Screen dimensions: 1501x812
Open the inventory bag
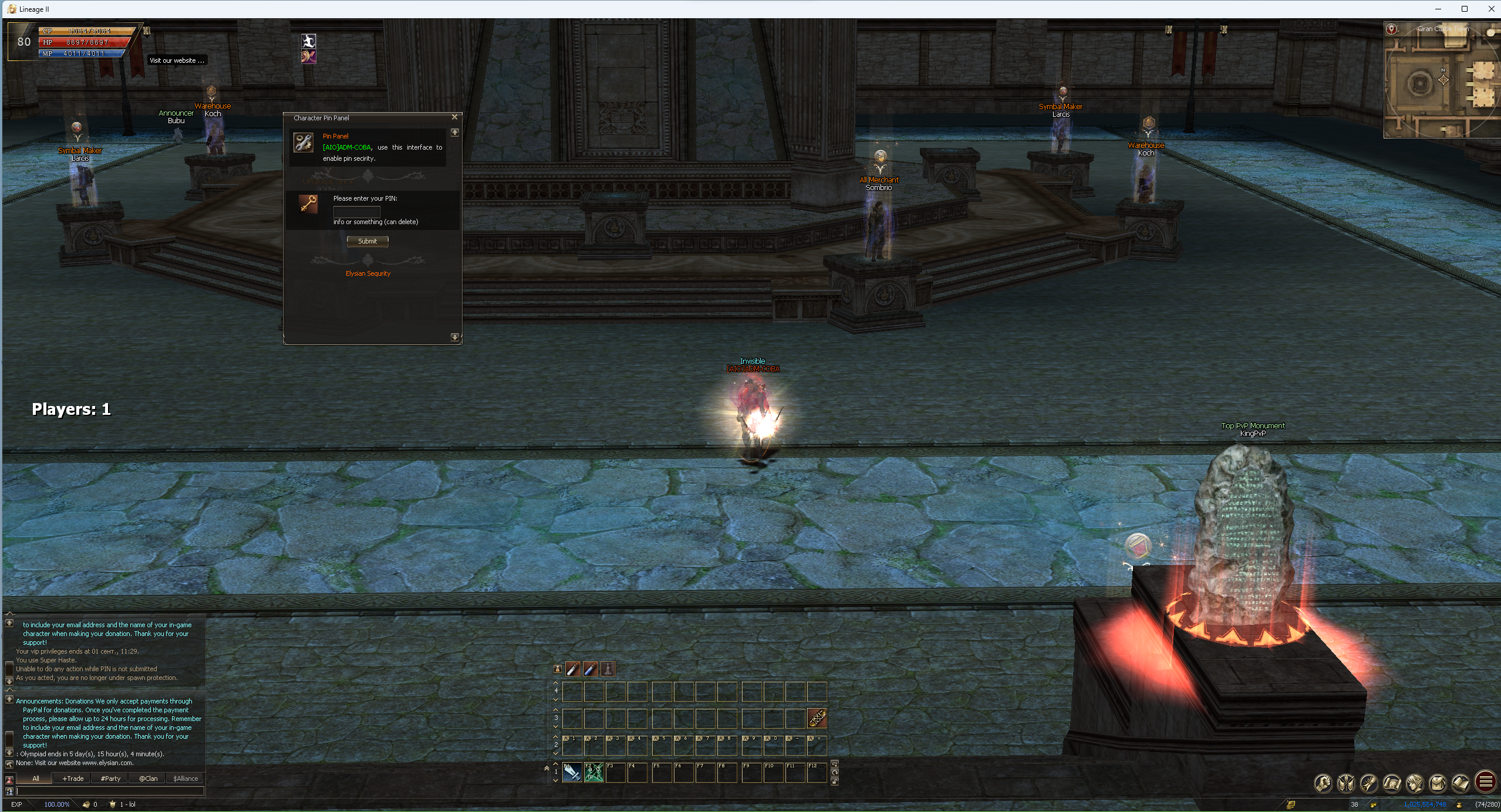(1438, 783)
